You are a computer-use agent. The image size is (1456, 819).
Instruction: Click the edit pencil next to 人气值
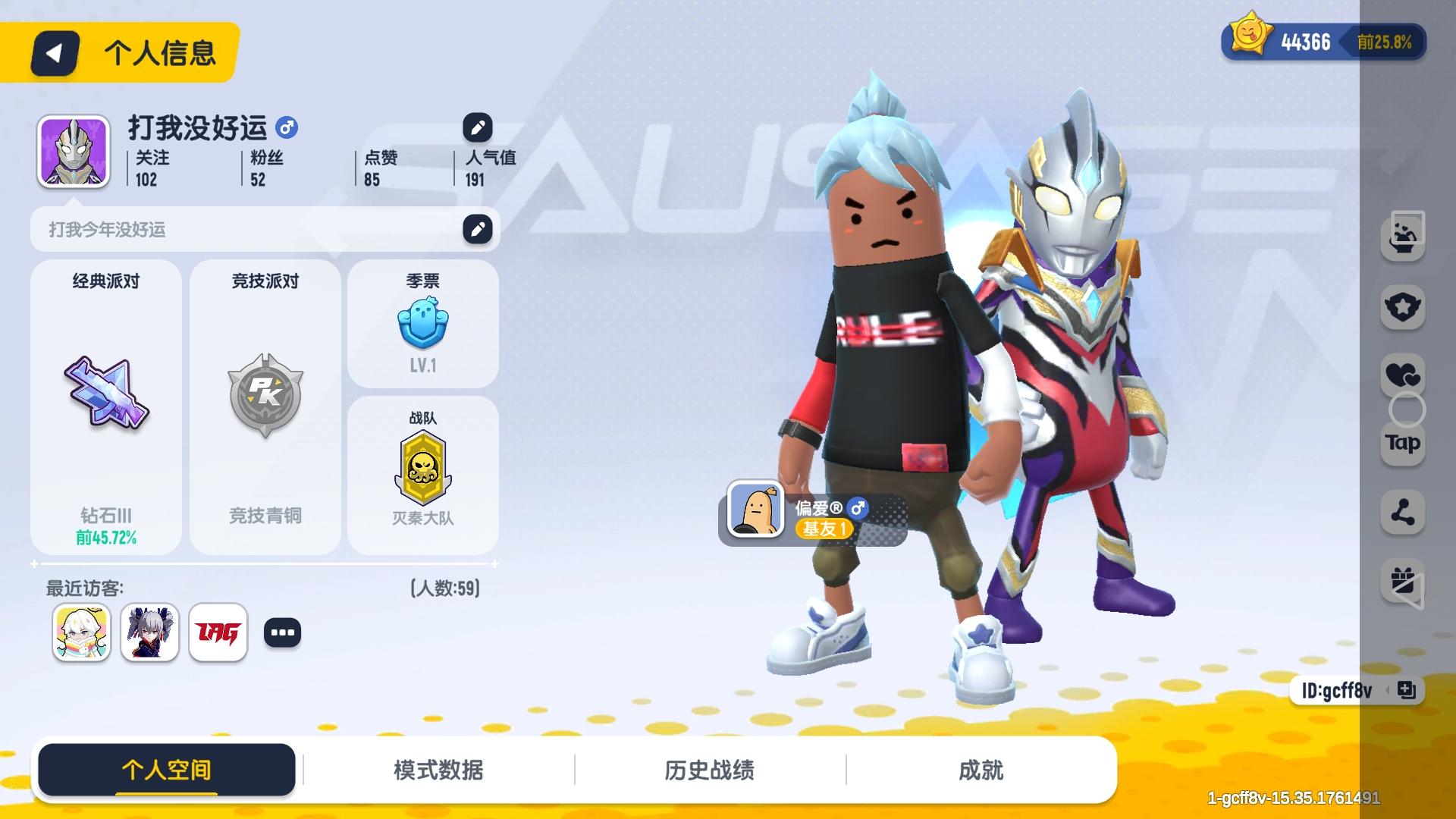click(x=477, y=128)
